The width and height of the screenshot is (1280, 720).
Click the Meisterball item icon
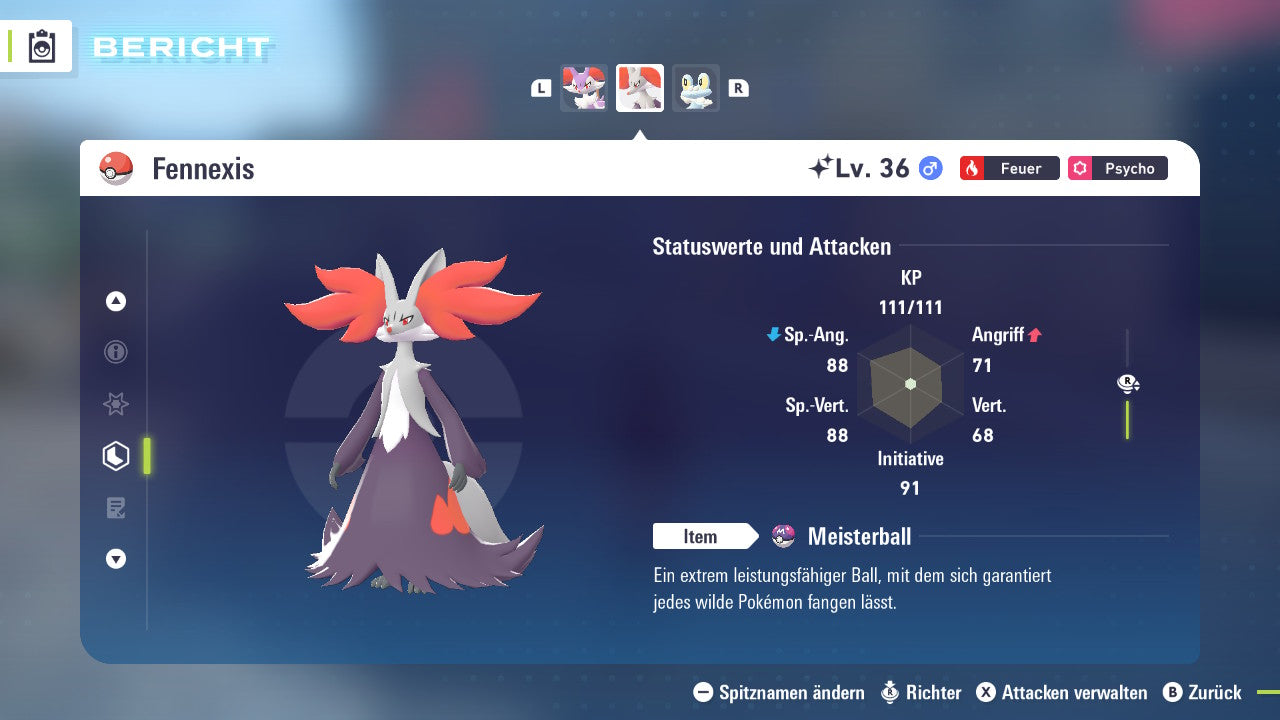coord(781,536)
